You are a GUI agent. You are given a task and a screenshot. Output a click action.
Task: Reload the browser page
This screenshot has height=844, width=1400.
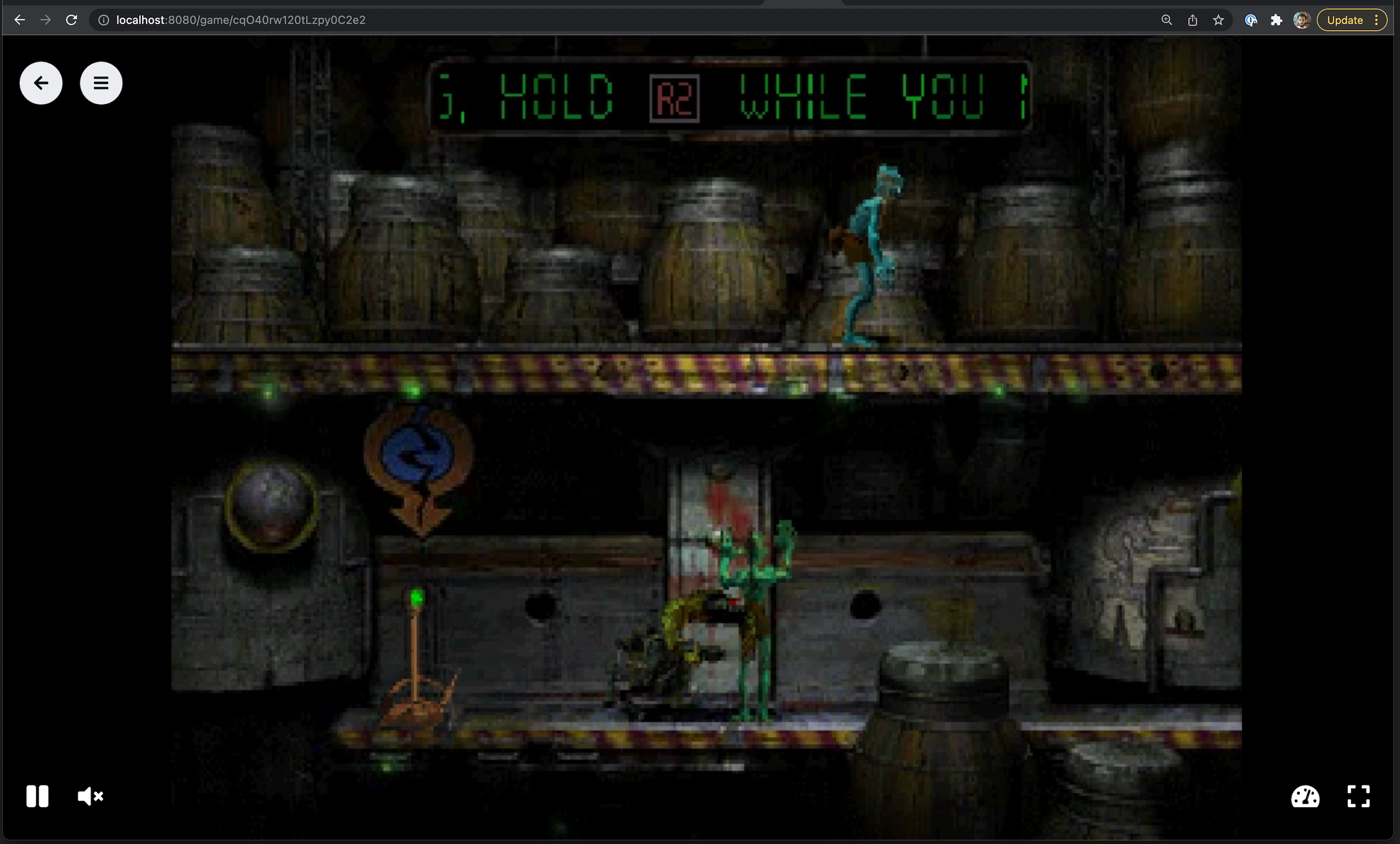coord(72,20)
